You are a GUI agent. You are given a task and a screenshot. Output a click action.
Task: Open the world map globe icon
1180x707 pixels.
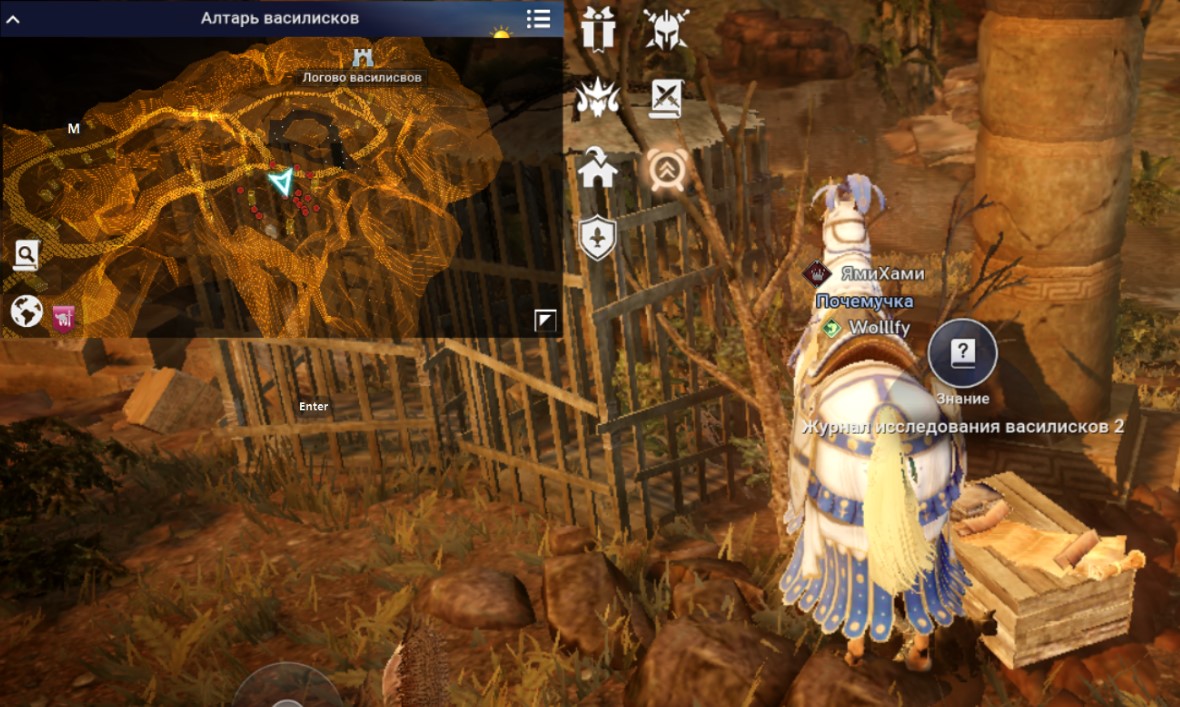(26, 311)
